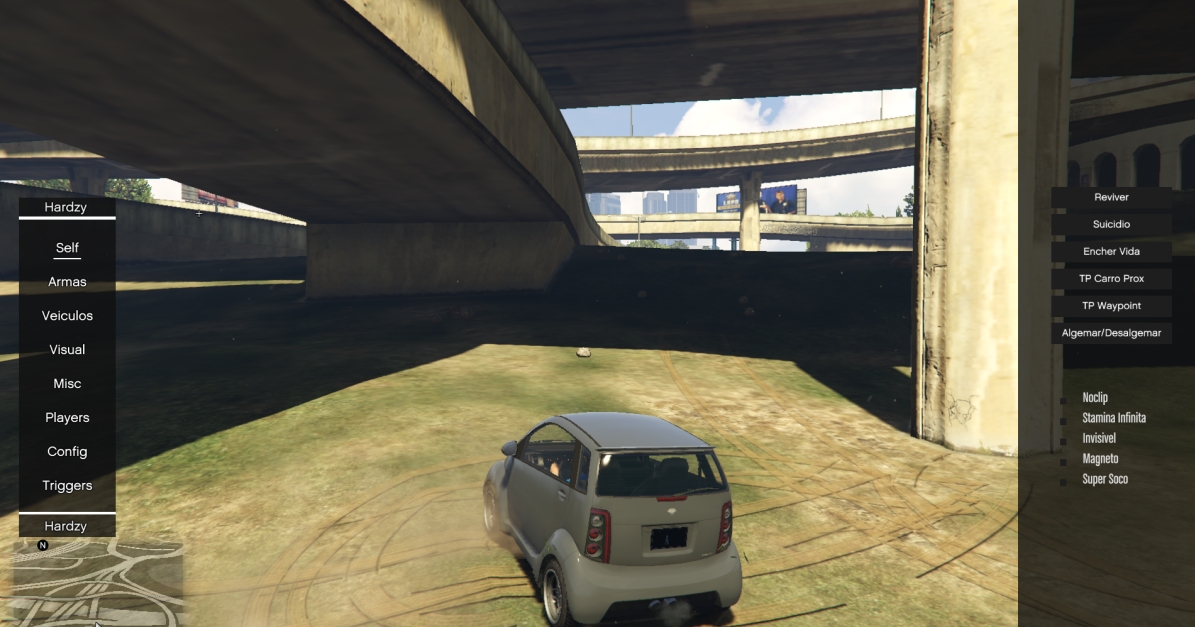1195x627 pixels.
Task: Choose the Misc category
Action: coord(67,384)
